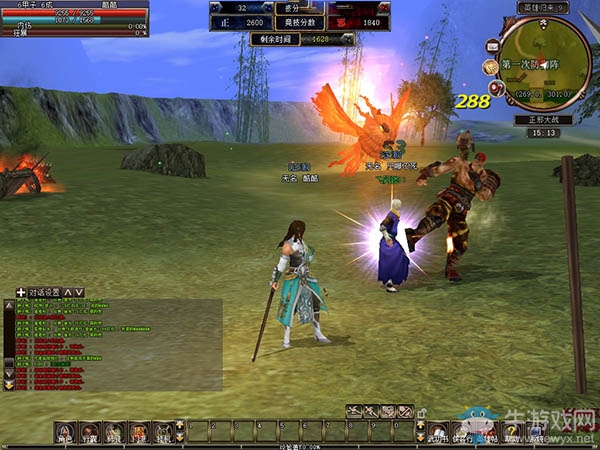Click the plus button beside 对话设置
The image size is (600, 450).
point(21,293)
